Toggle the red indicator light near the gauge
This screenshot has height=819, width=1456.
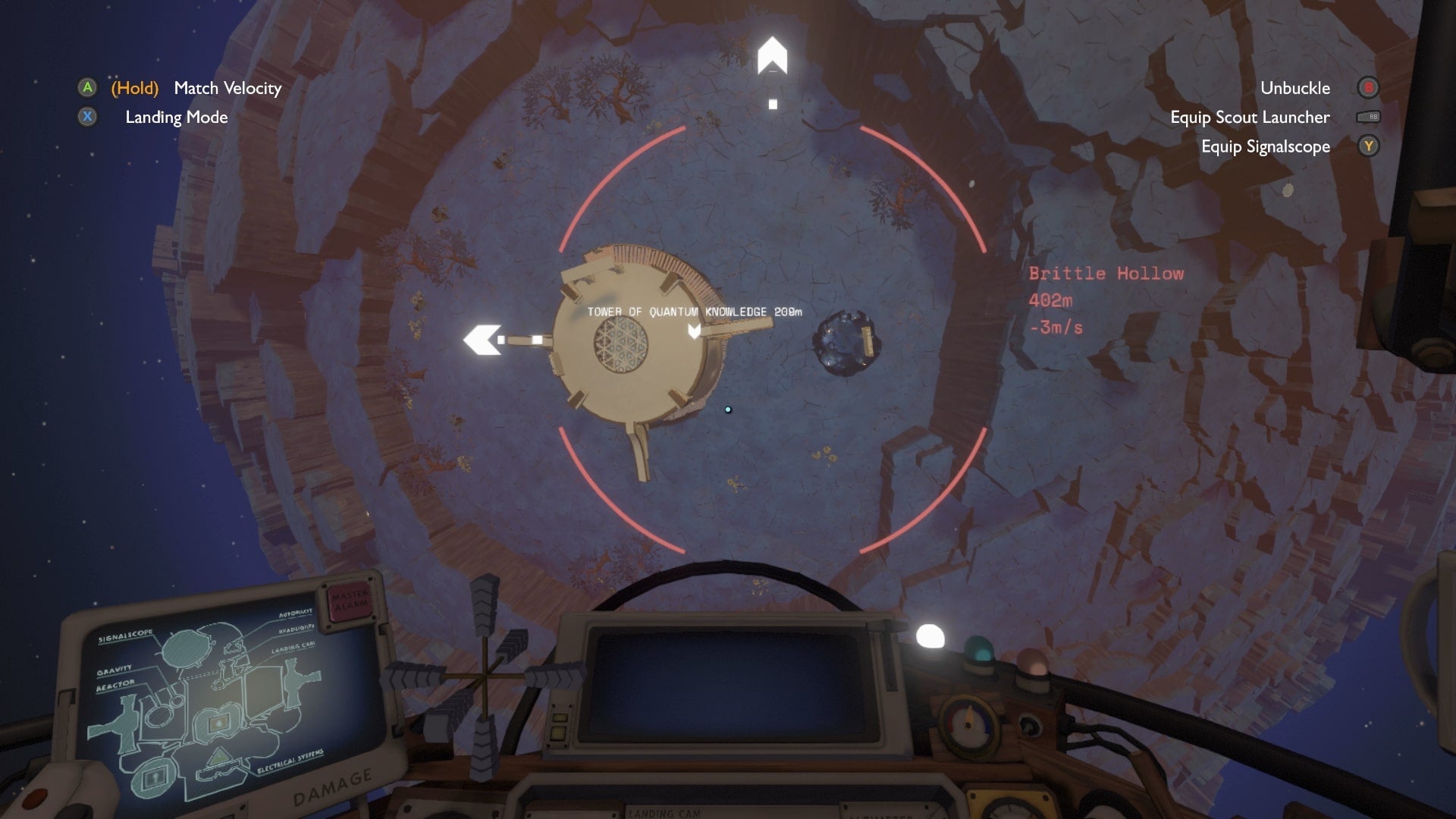(1032, 661)
